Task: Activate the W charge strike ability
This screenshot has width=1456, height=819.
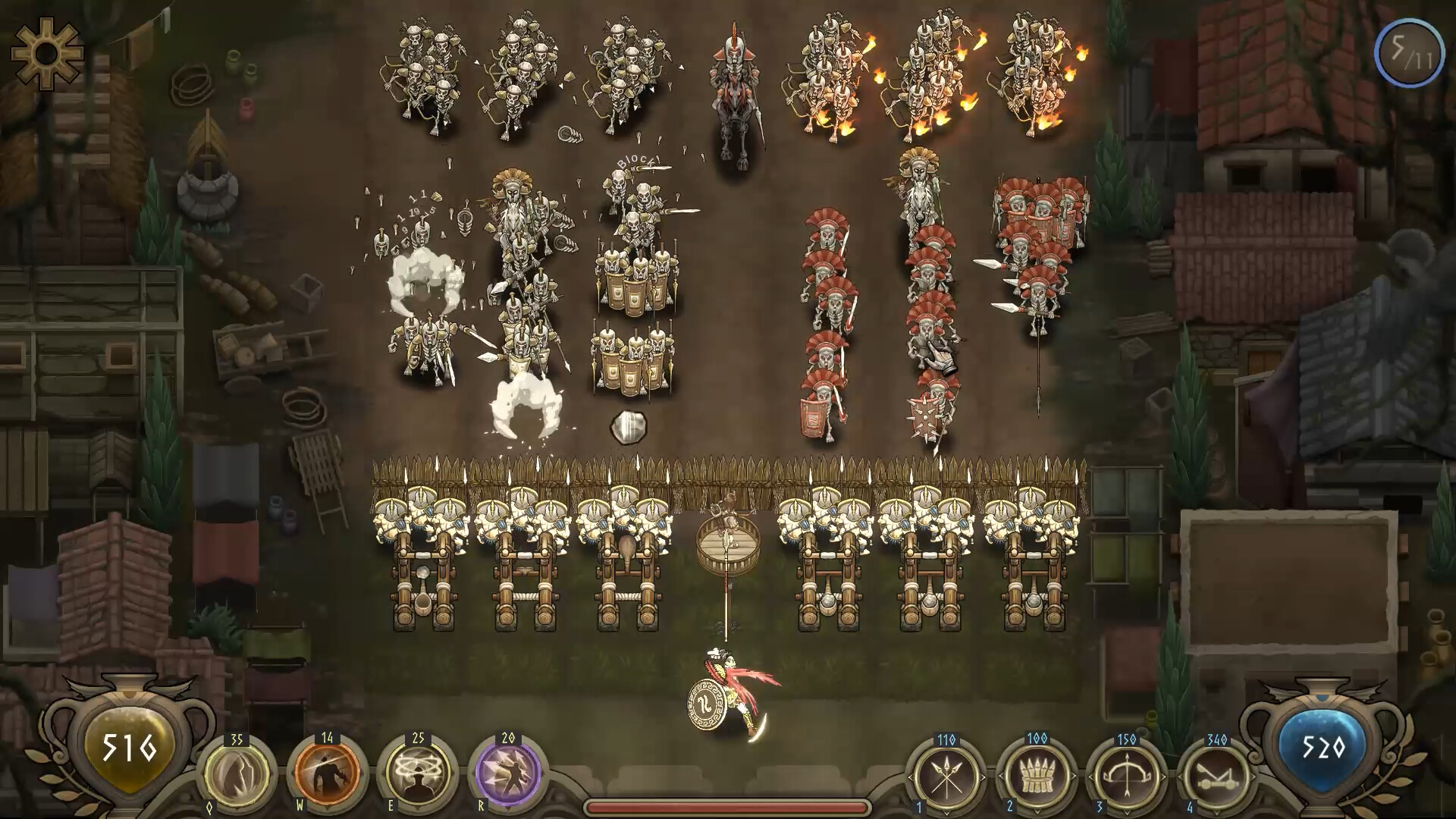Action: tap(328, 775)
